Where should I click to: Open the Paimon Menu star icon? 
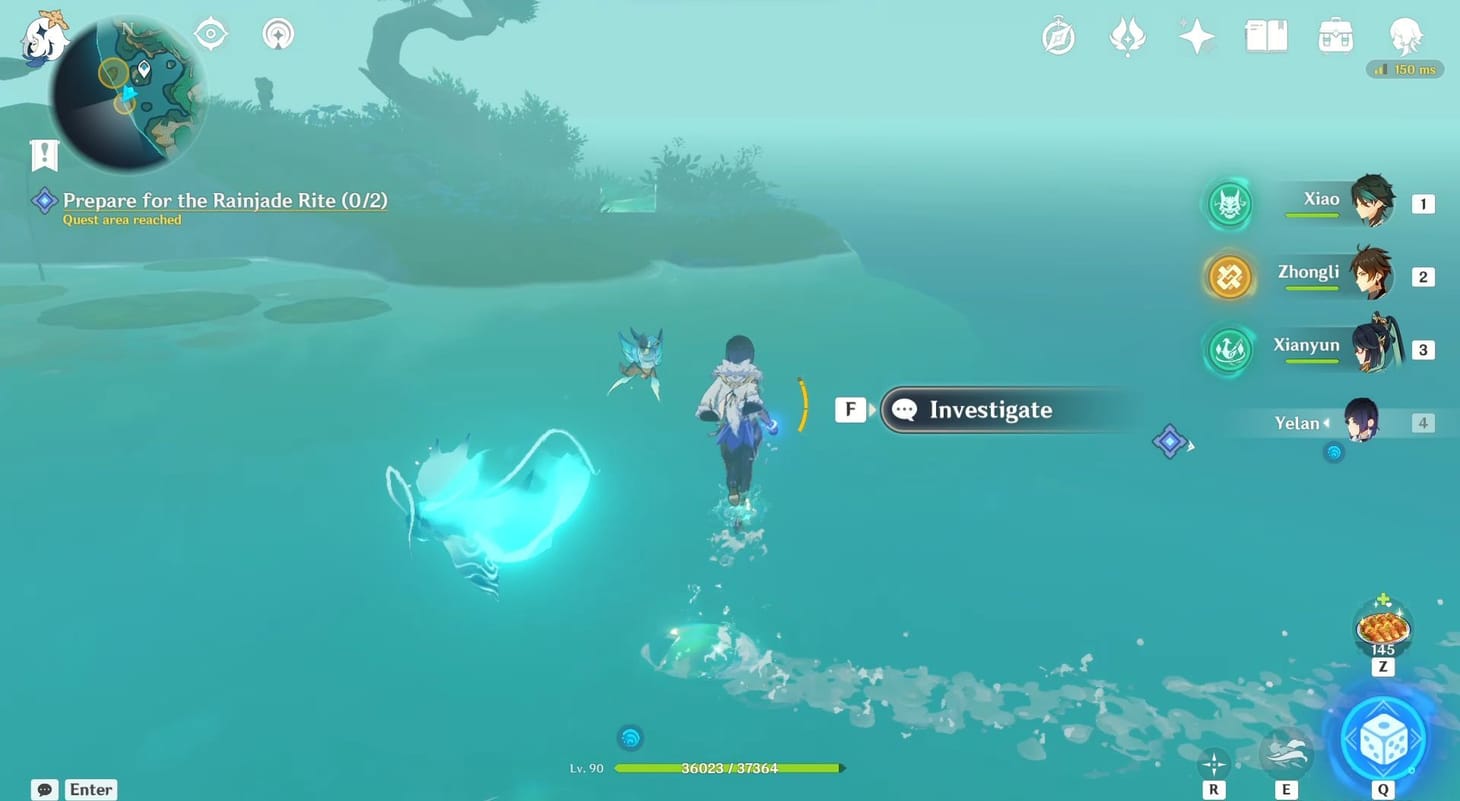1196,36
